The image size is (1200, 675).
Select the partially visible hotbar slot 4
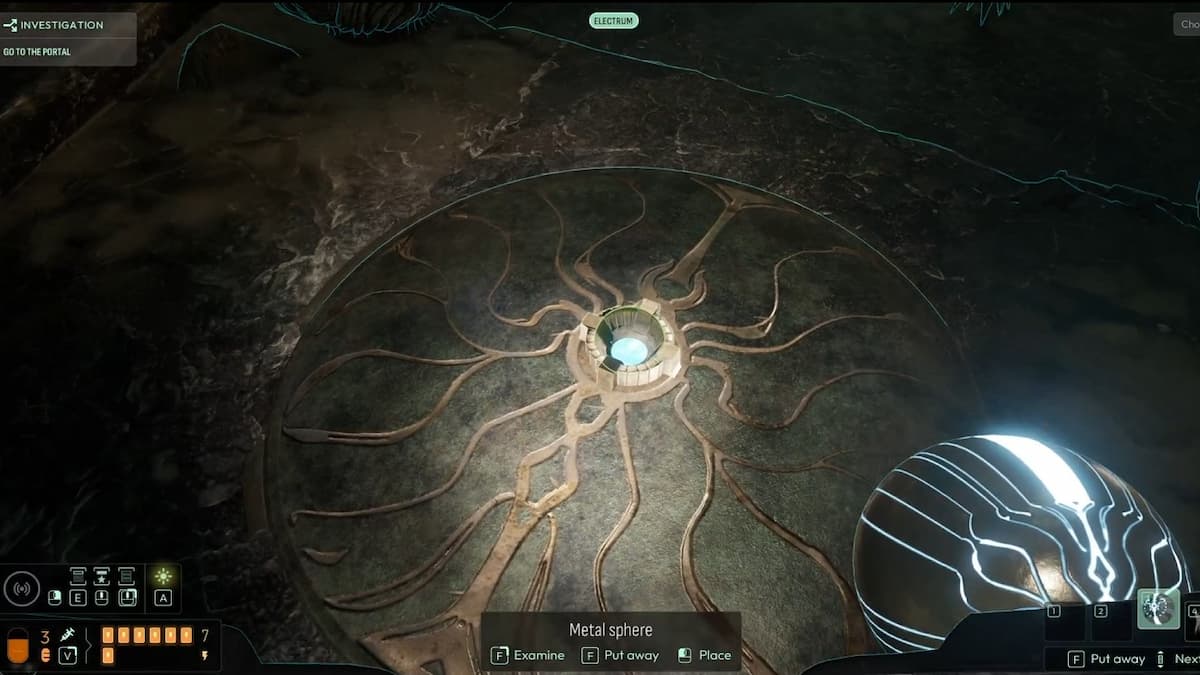tap(1193, 610)
